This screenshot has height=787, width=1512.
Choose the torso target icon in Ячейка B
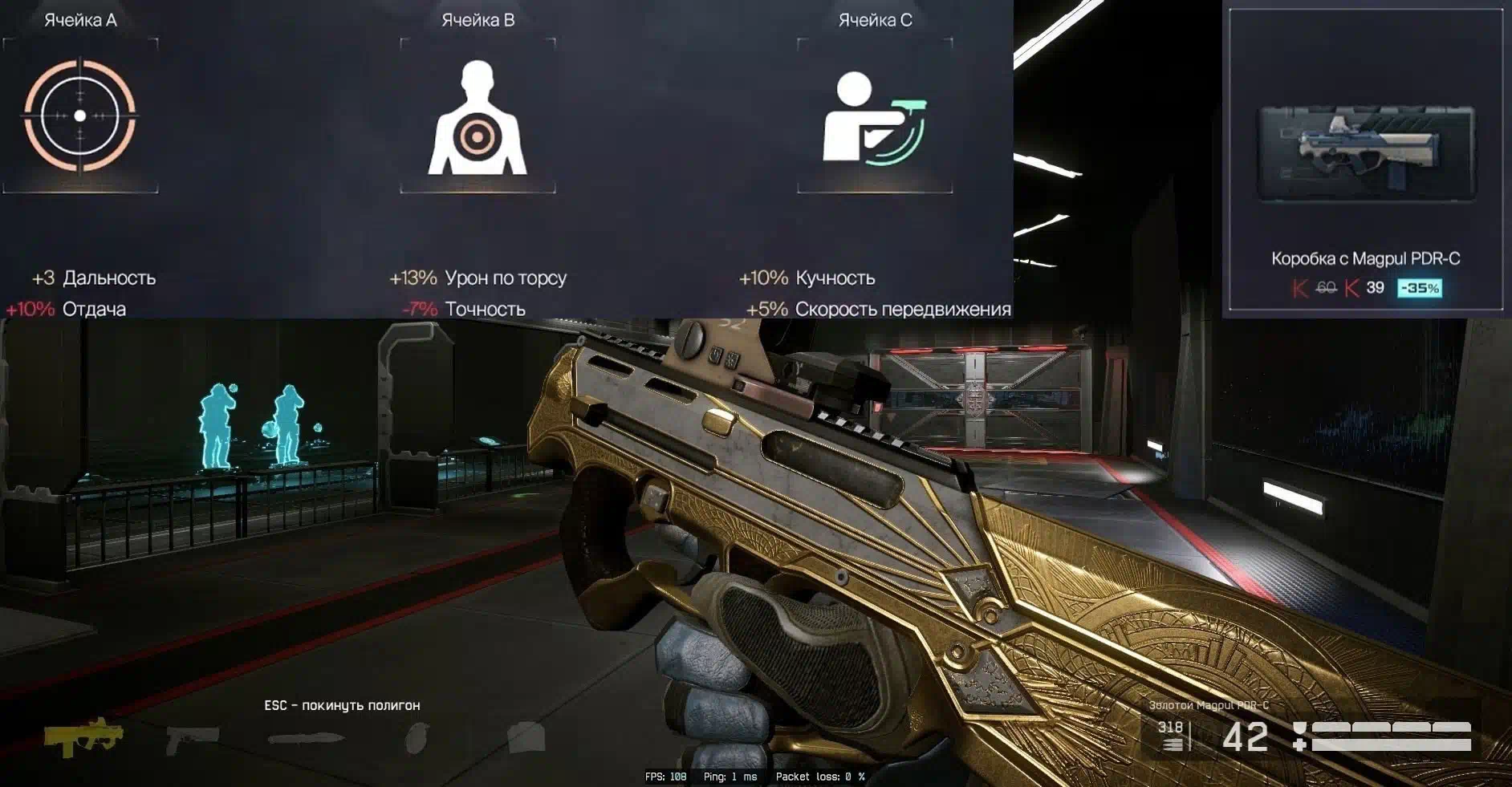[x=477, y=118]
